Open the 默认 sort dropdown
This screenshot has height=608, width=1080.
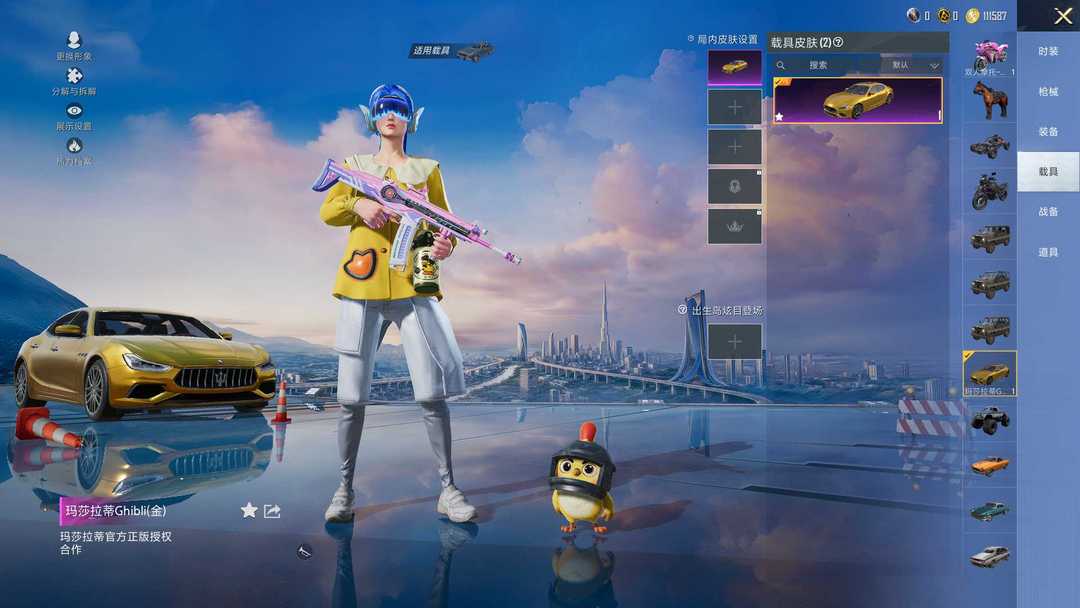pyautogui.click(x=914, y=65)
